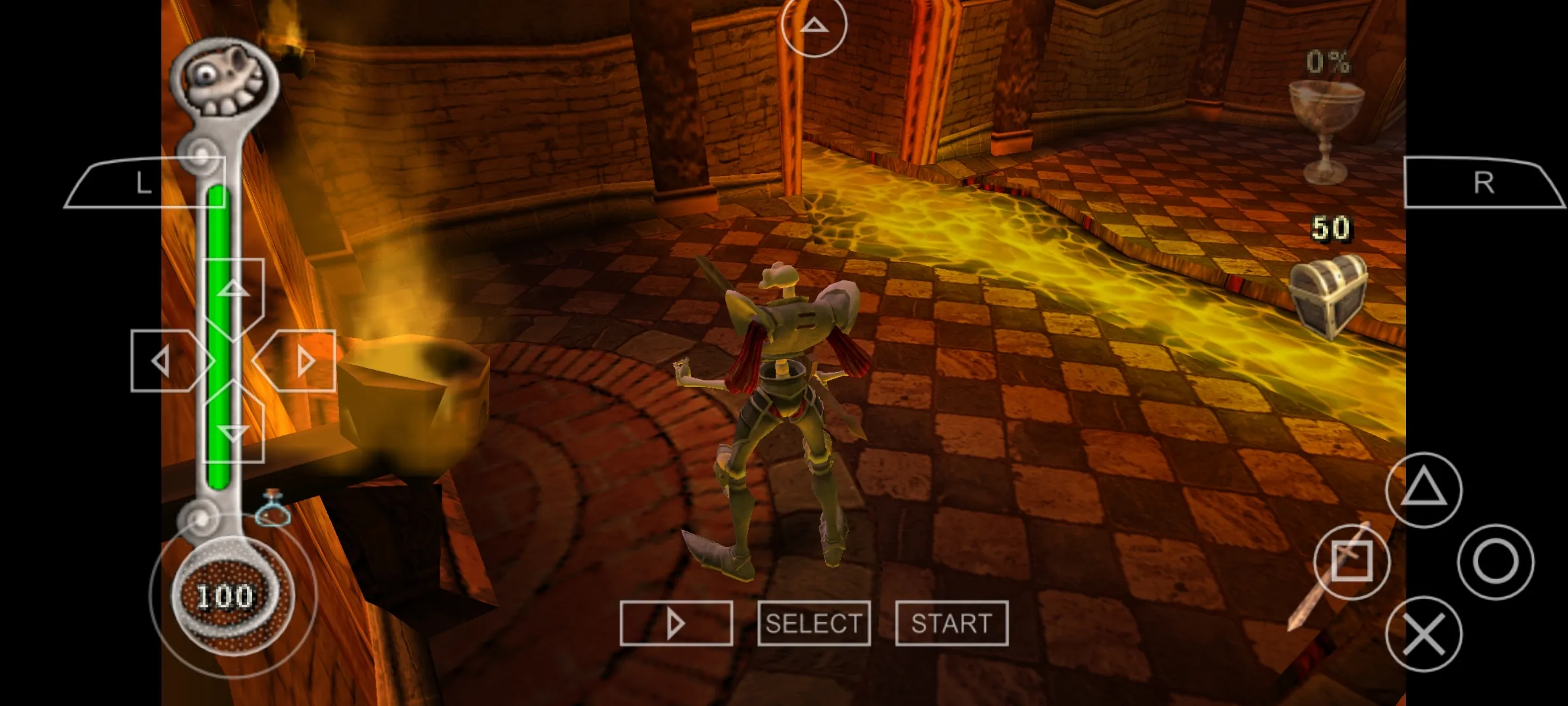Tap the START touch button
The height and width of the screenshot is (706, 1568).
pos(951,624)
